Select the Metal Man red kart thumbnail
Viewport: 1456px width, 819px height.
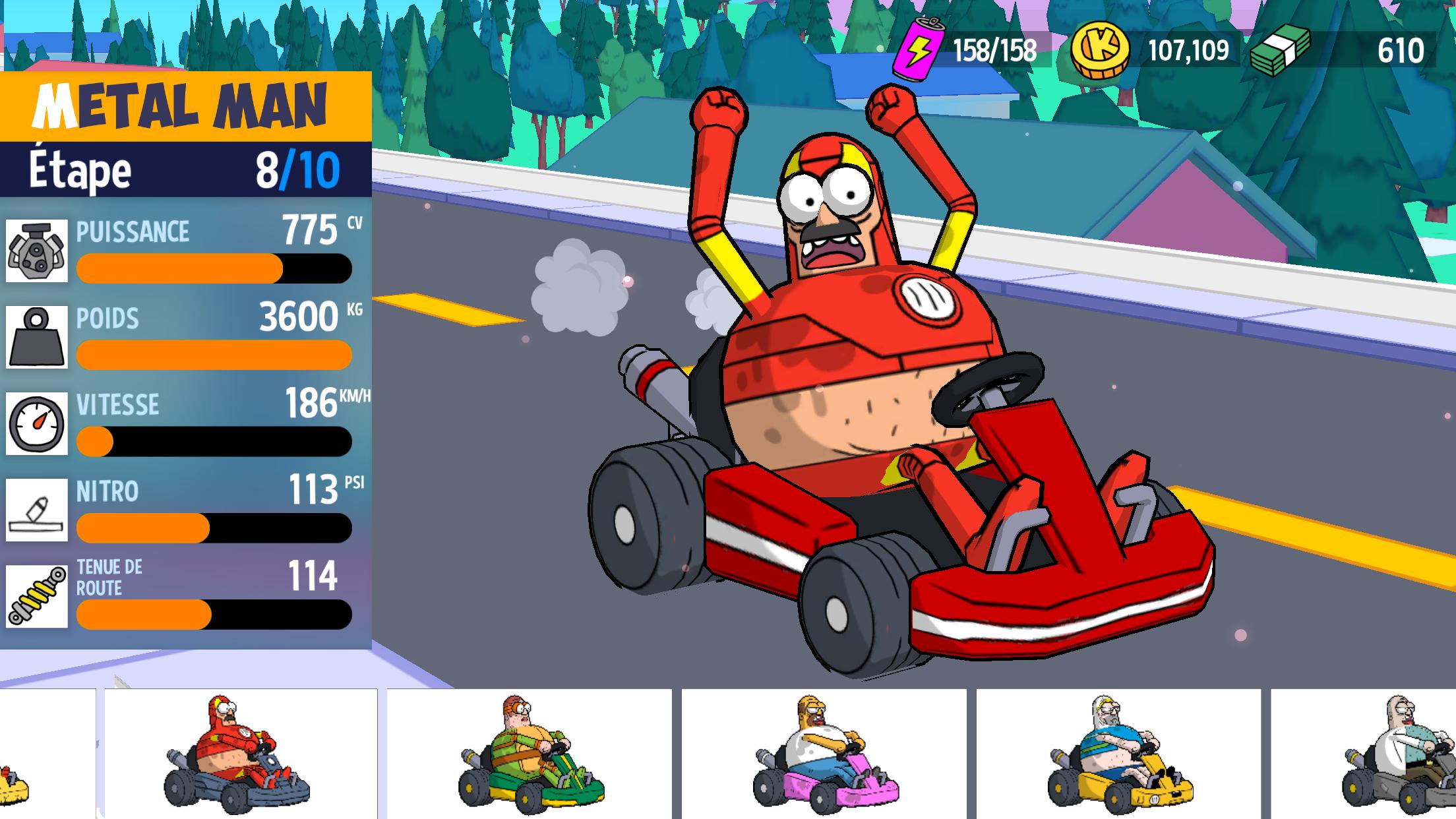pyautogui.click(x=240, y=755)
